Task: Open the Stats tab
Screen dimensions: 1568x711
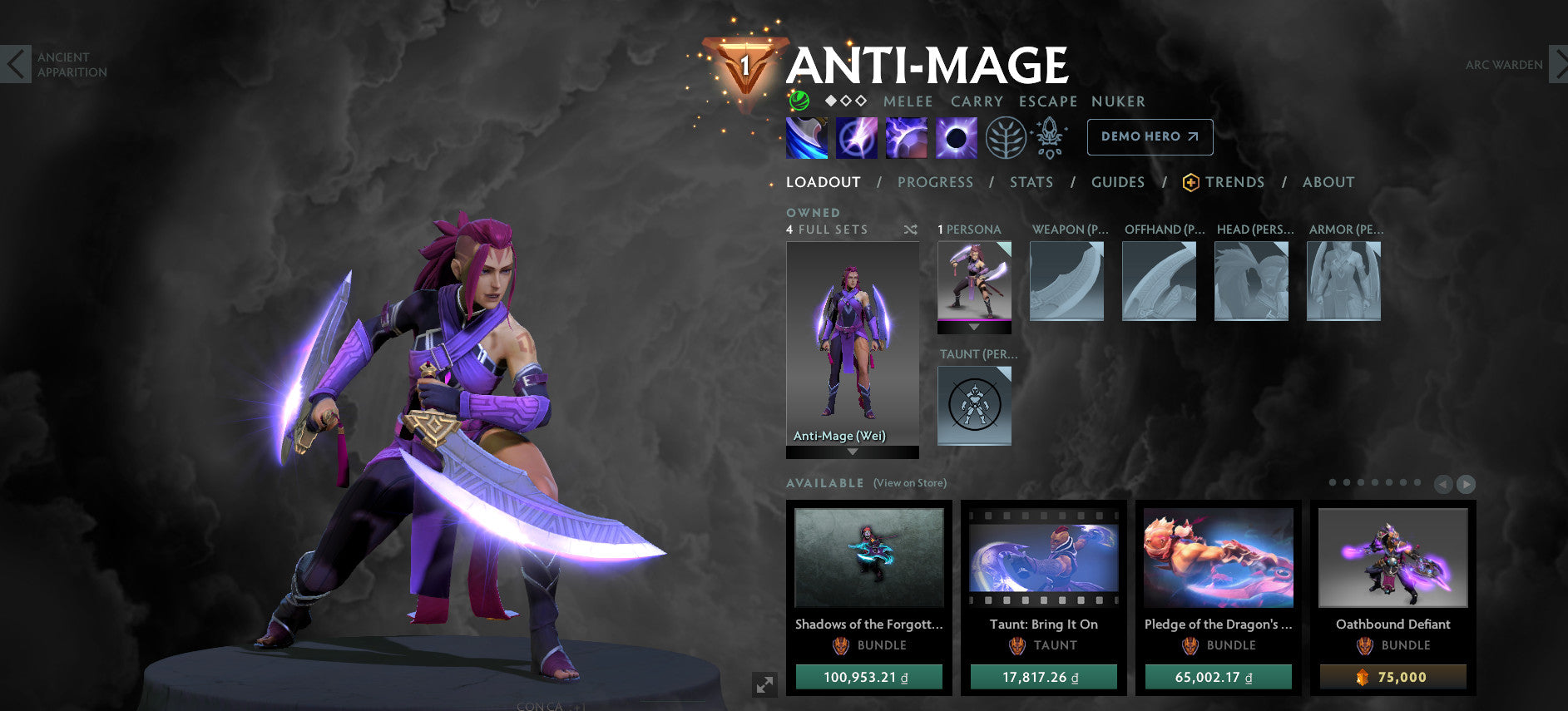Action: click(1031, 182)
